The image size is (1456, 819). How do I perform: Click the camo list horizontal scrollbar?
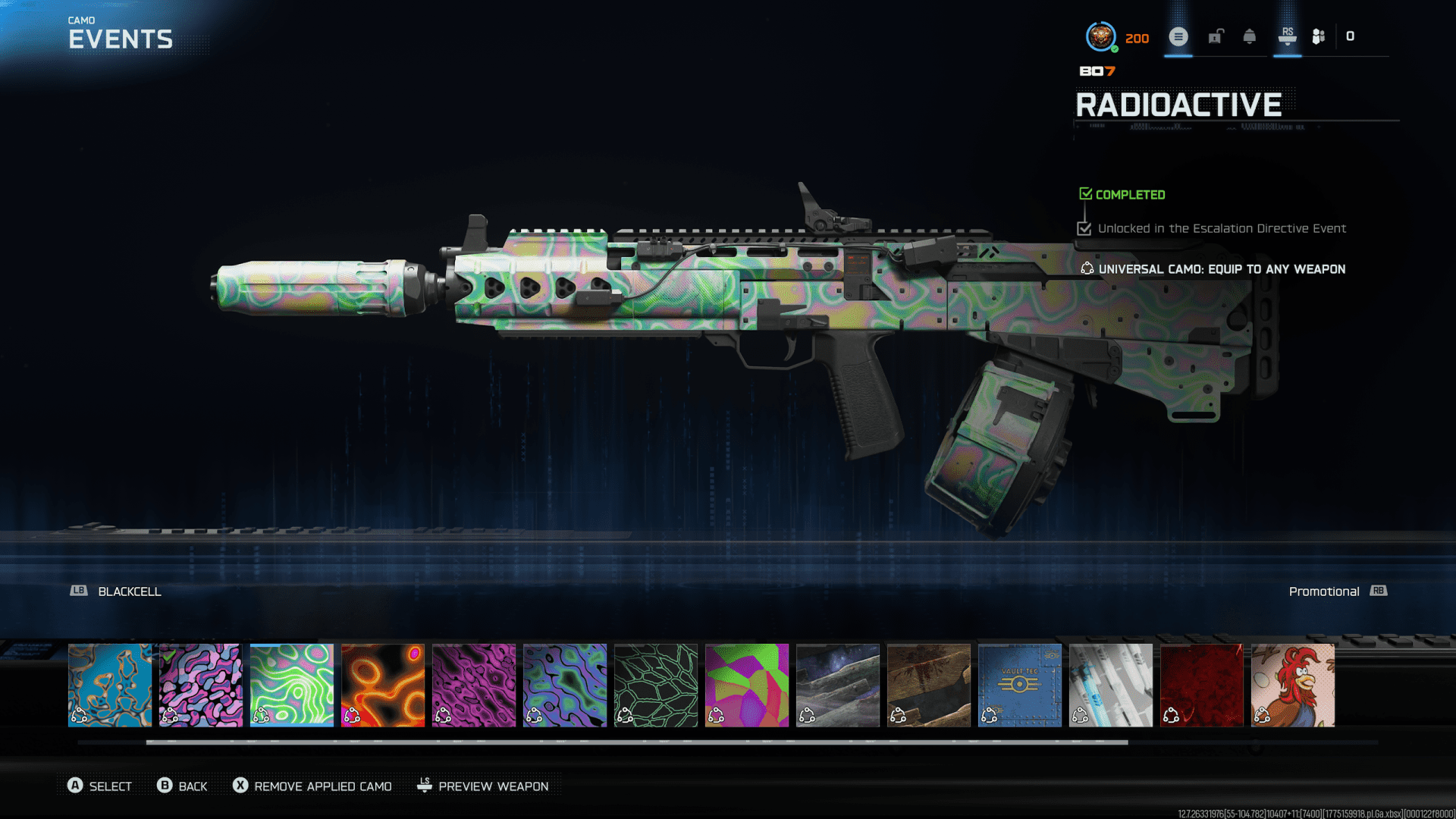637,742
